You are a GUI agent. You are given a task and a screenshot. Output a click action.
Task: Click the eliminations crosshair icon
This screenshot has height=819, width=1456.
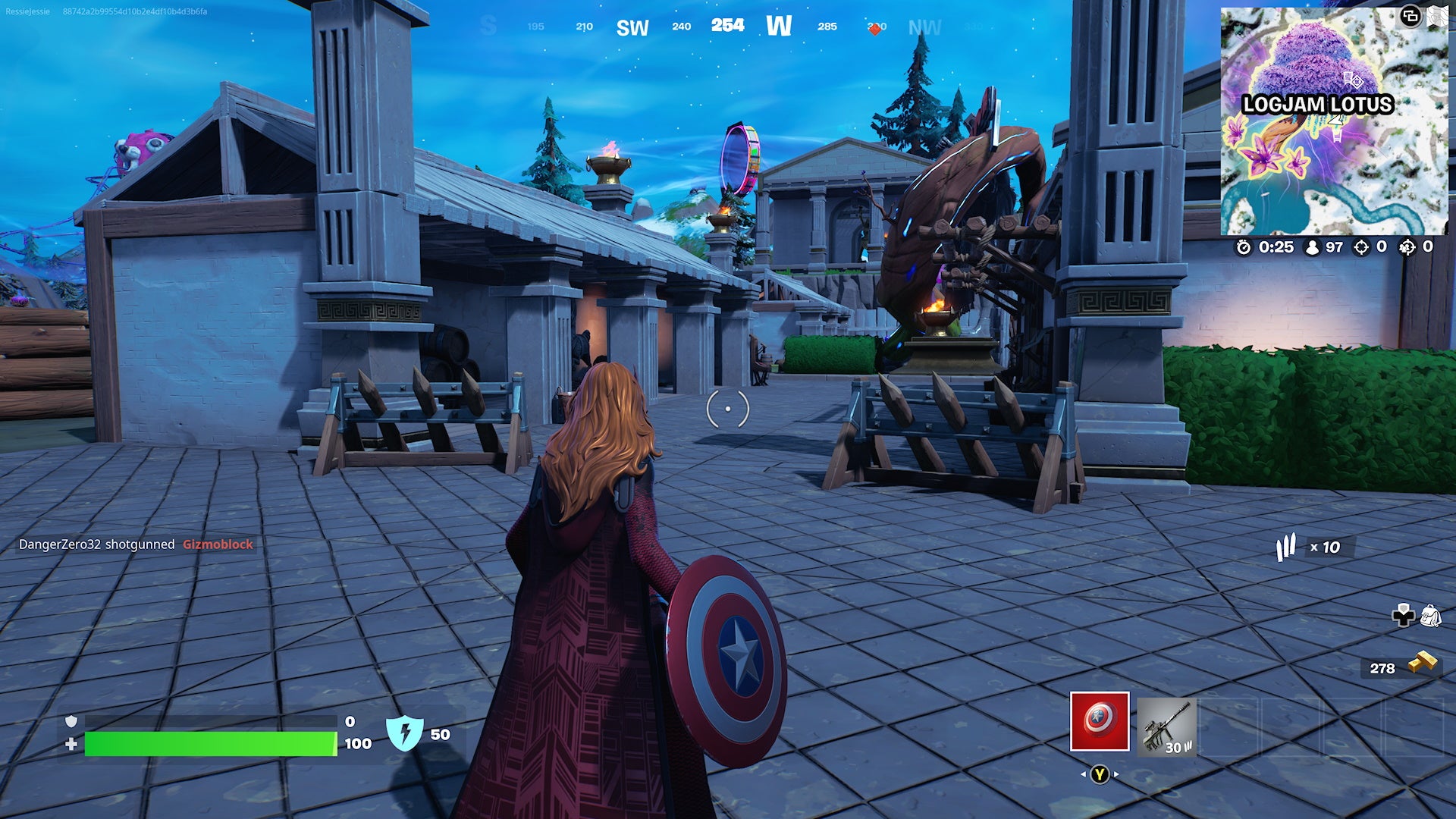(1361, 248)
